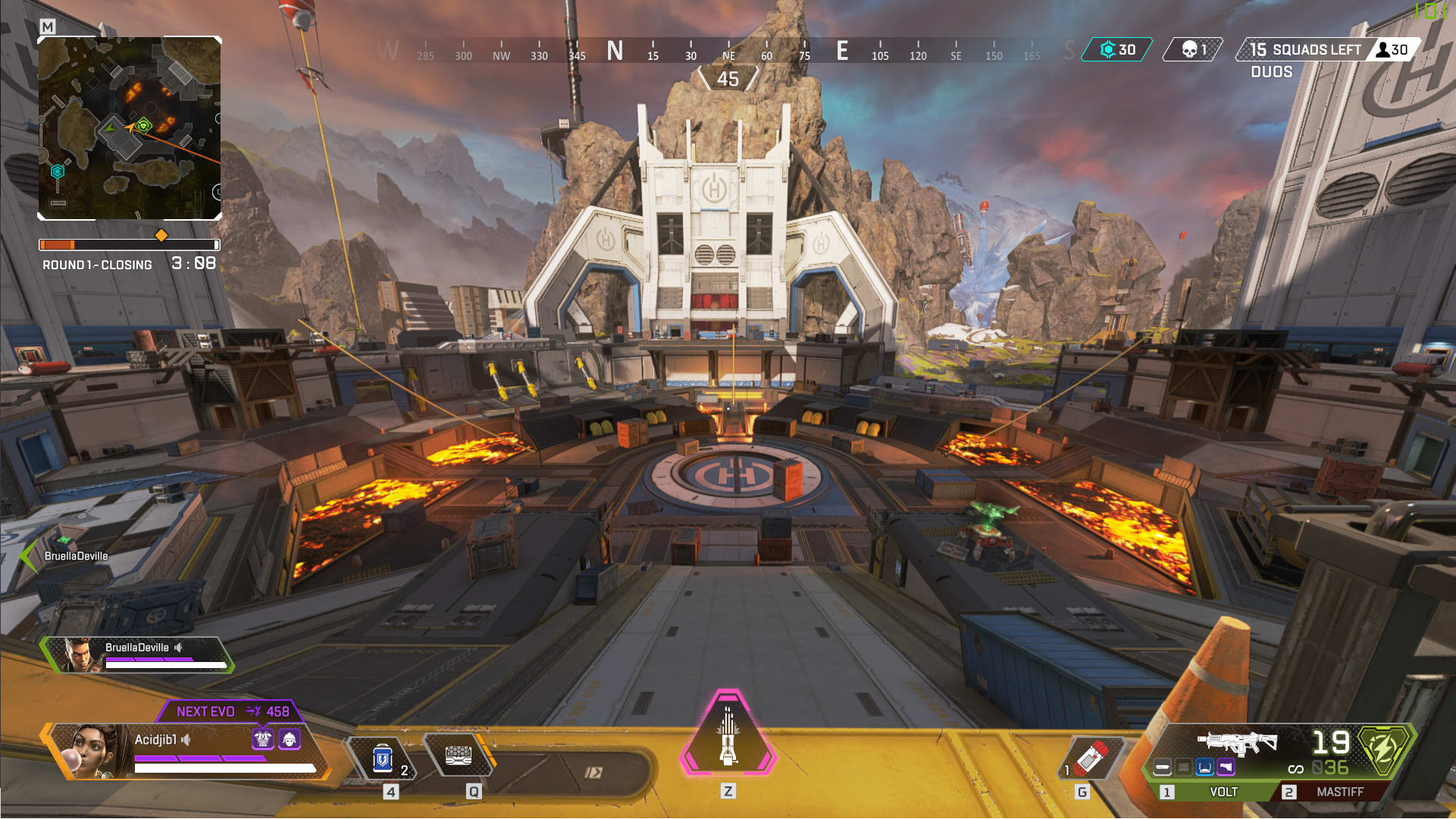Click the green teammate marker on minimap
1456x819 pixels.
144,126
